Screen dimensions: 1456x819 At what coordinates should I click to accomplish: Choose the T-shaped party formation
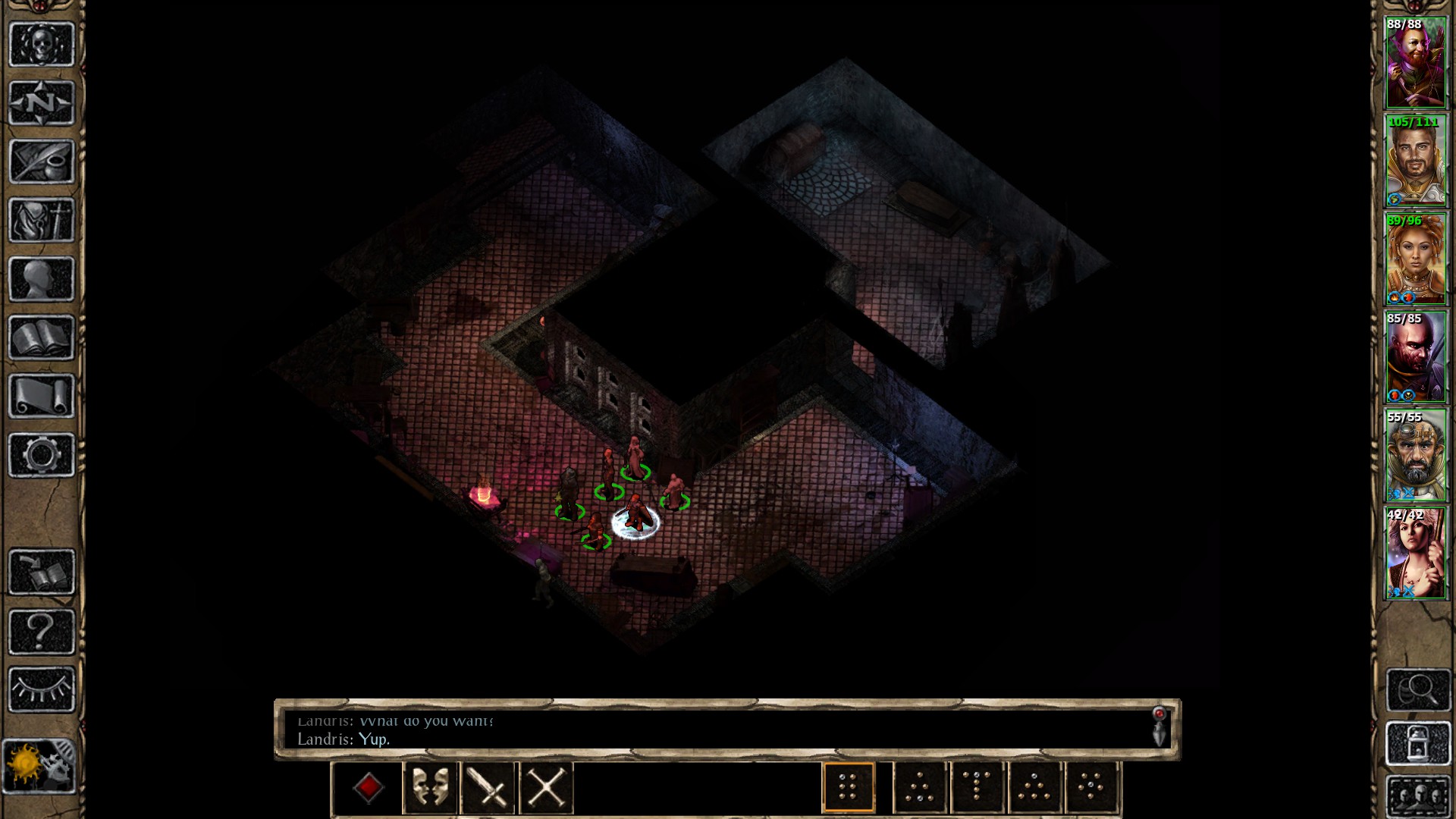pos(978,787)
